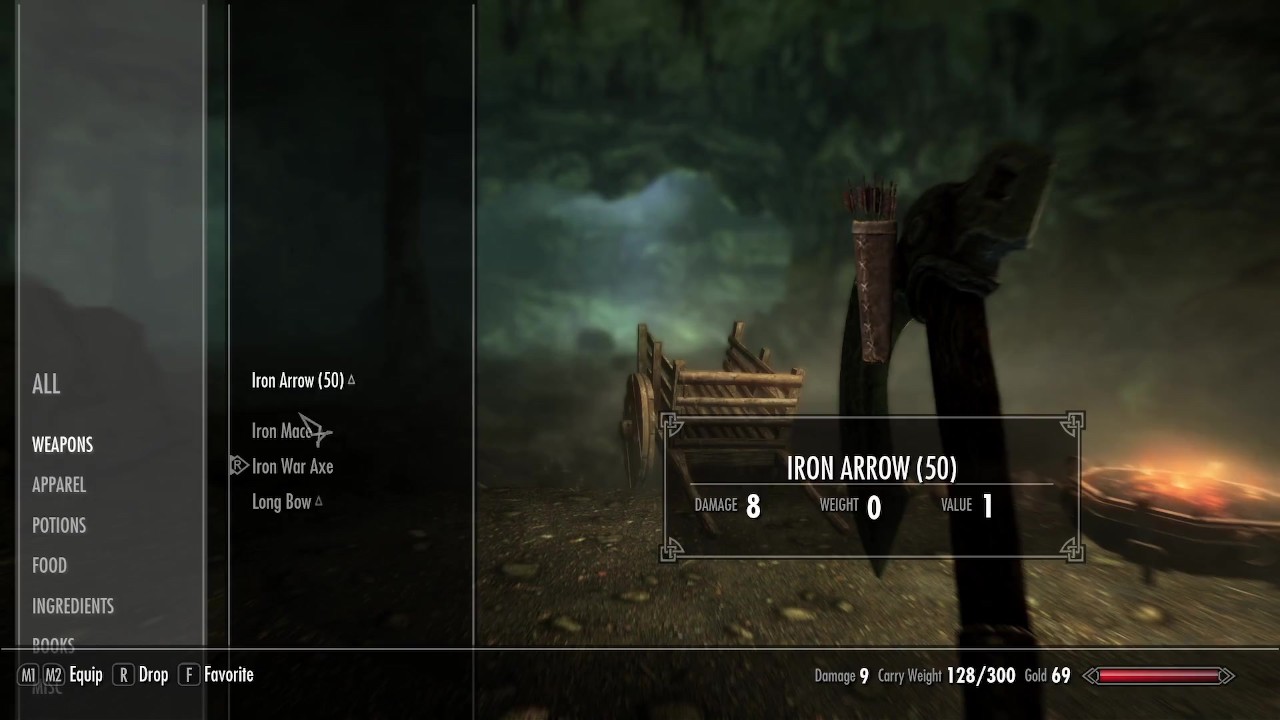Pick the Long Bow from the list
The height and width of the screenshot is (720, 1280).
pyautogui.click(x=281, y=502)
